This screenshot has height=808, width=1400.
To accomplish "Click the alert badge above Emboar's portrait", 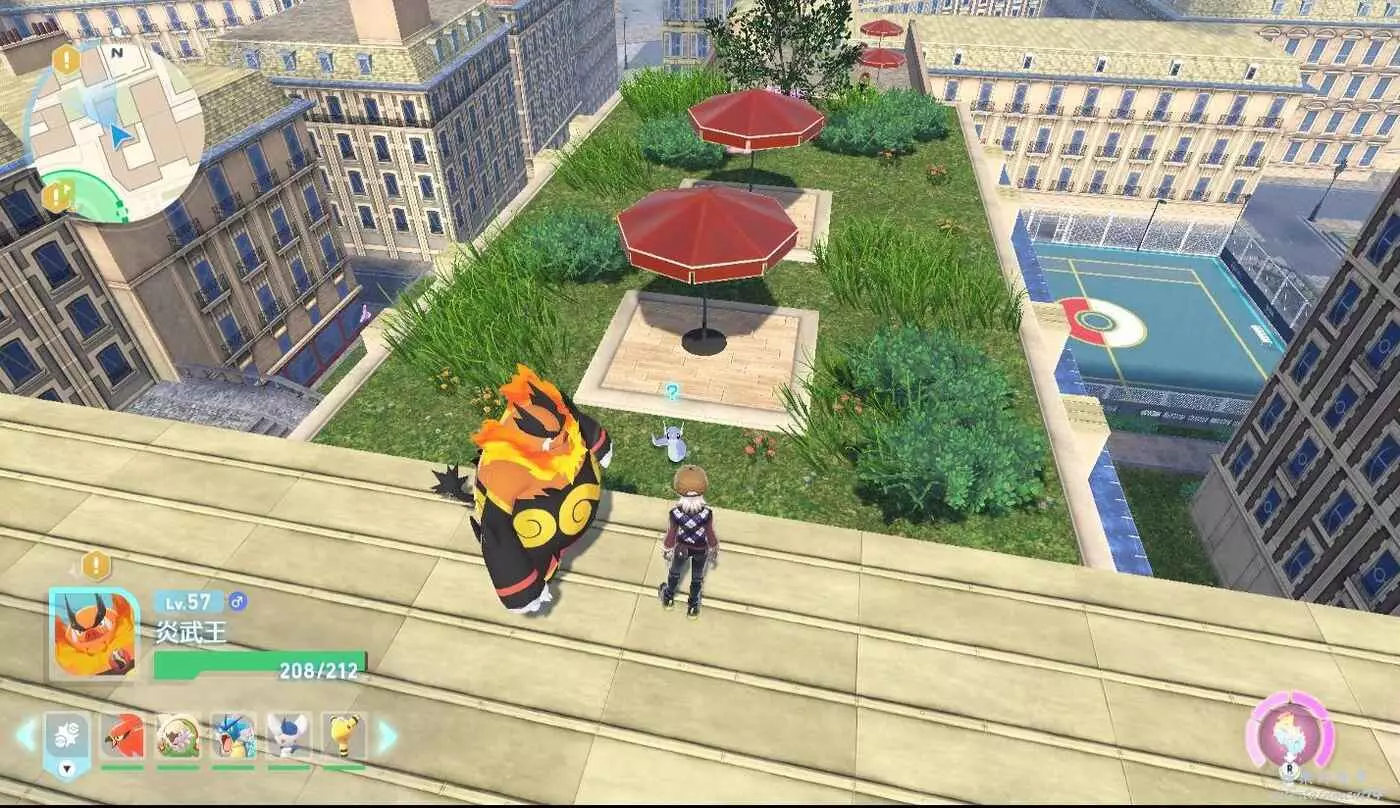I will pyautogui.click(x=96, y=566).
